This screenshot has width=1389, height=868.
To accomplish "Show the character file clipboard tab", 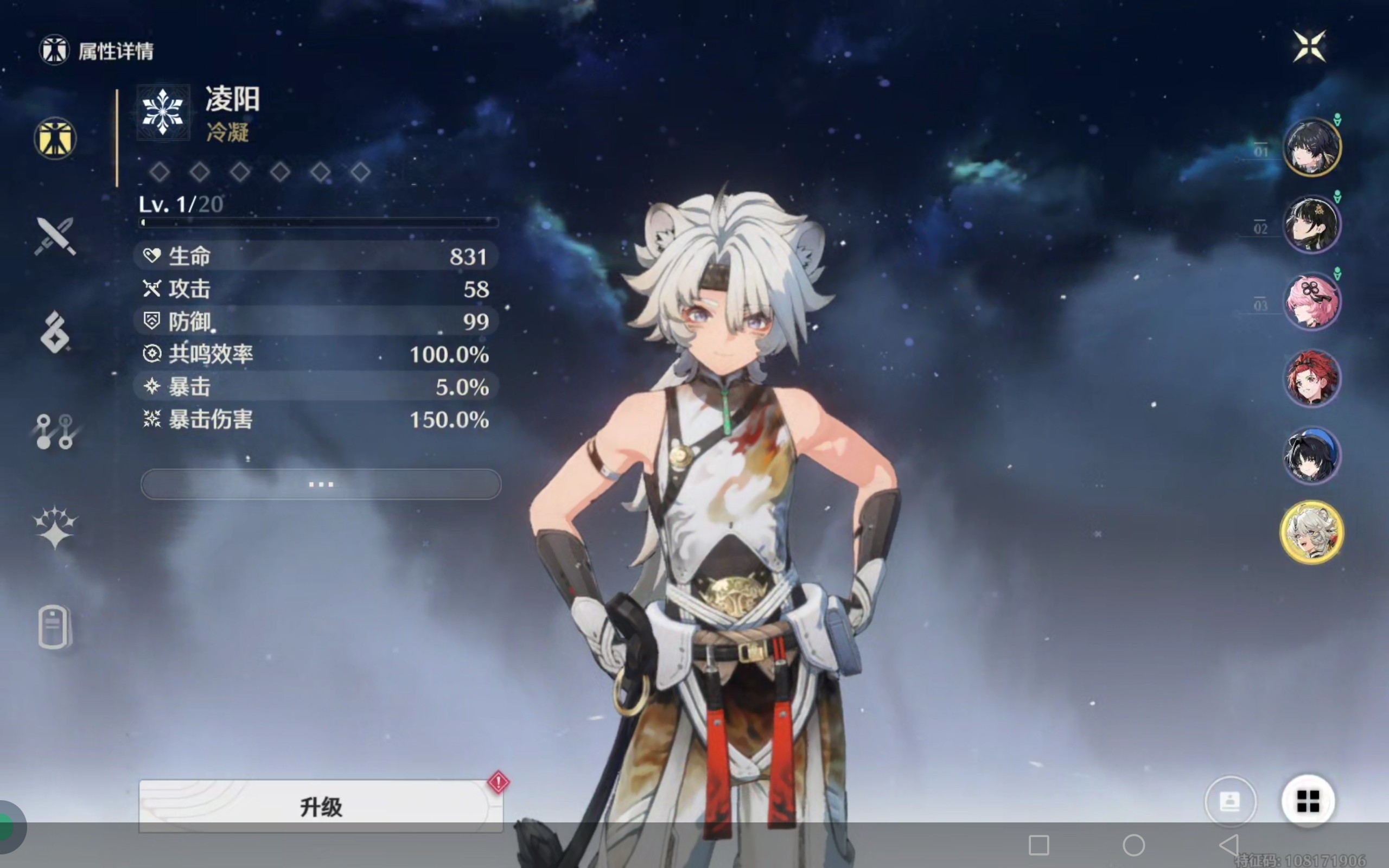I will coord(54,626).
